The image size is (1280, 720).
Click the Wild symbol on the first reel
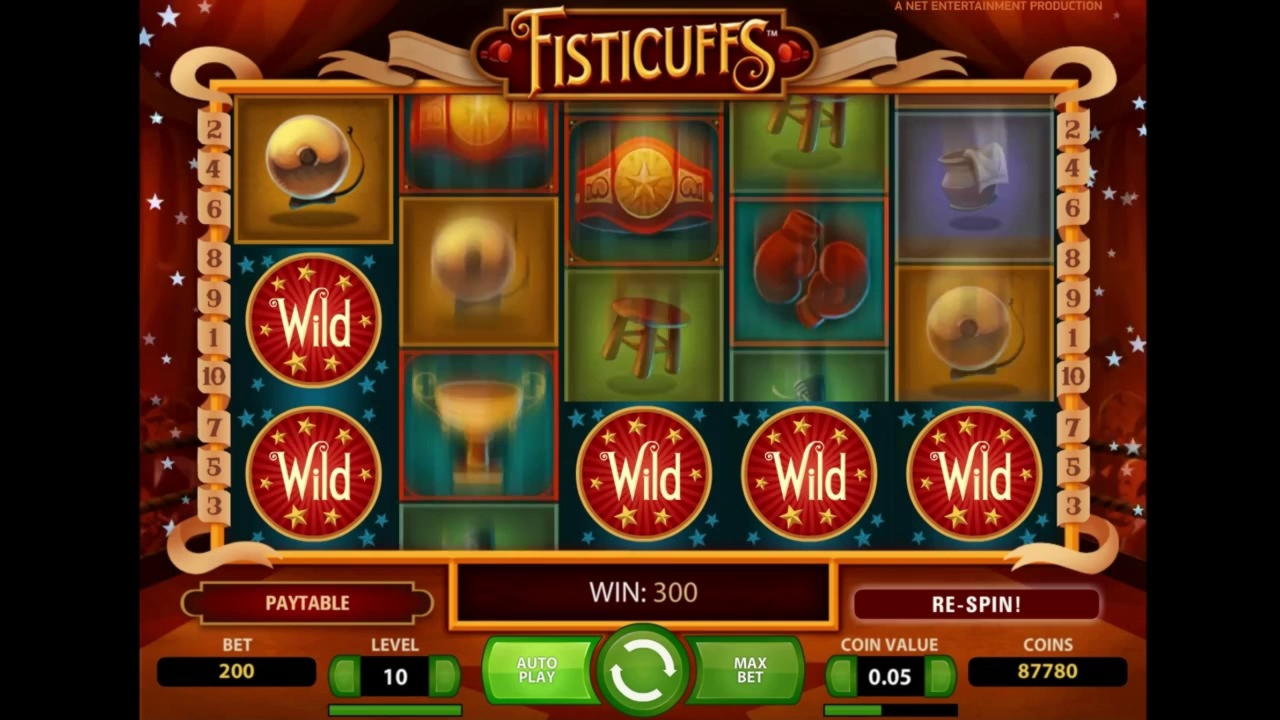[315, 320]
